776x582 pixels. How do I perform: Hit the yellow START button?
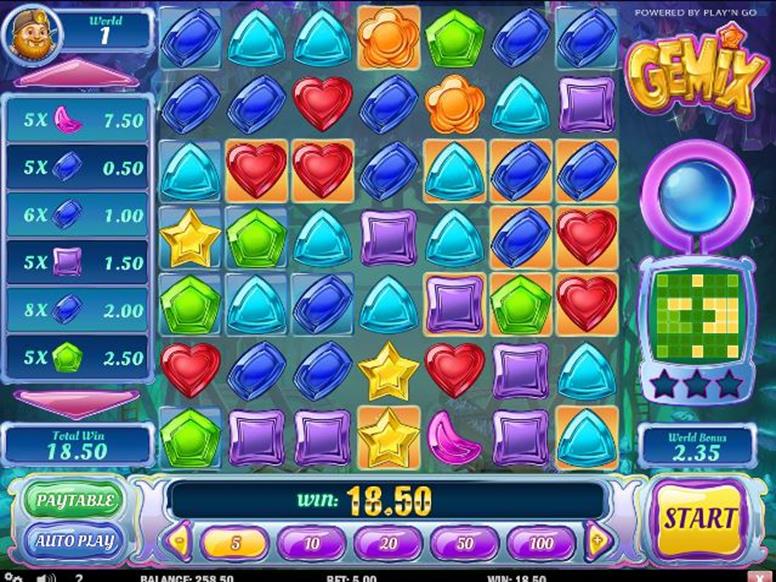[x=700, y=519]
